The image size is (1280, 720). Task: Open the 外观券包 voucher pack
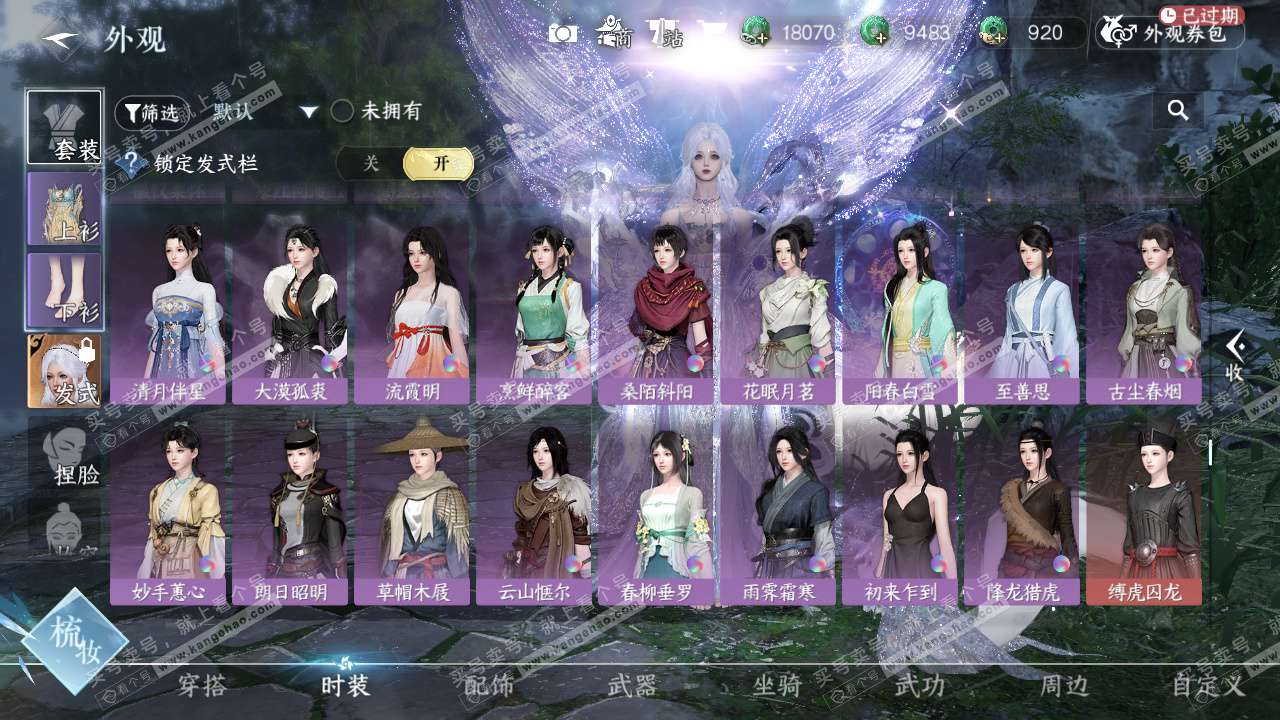coord(1170,34)
